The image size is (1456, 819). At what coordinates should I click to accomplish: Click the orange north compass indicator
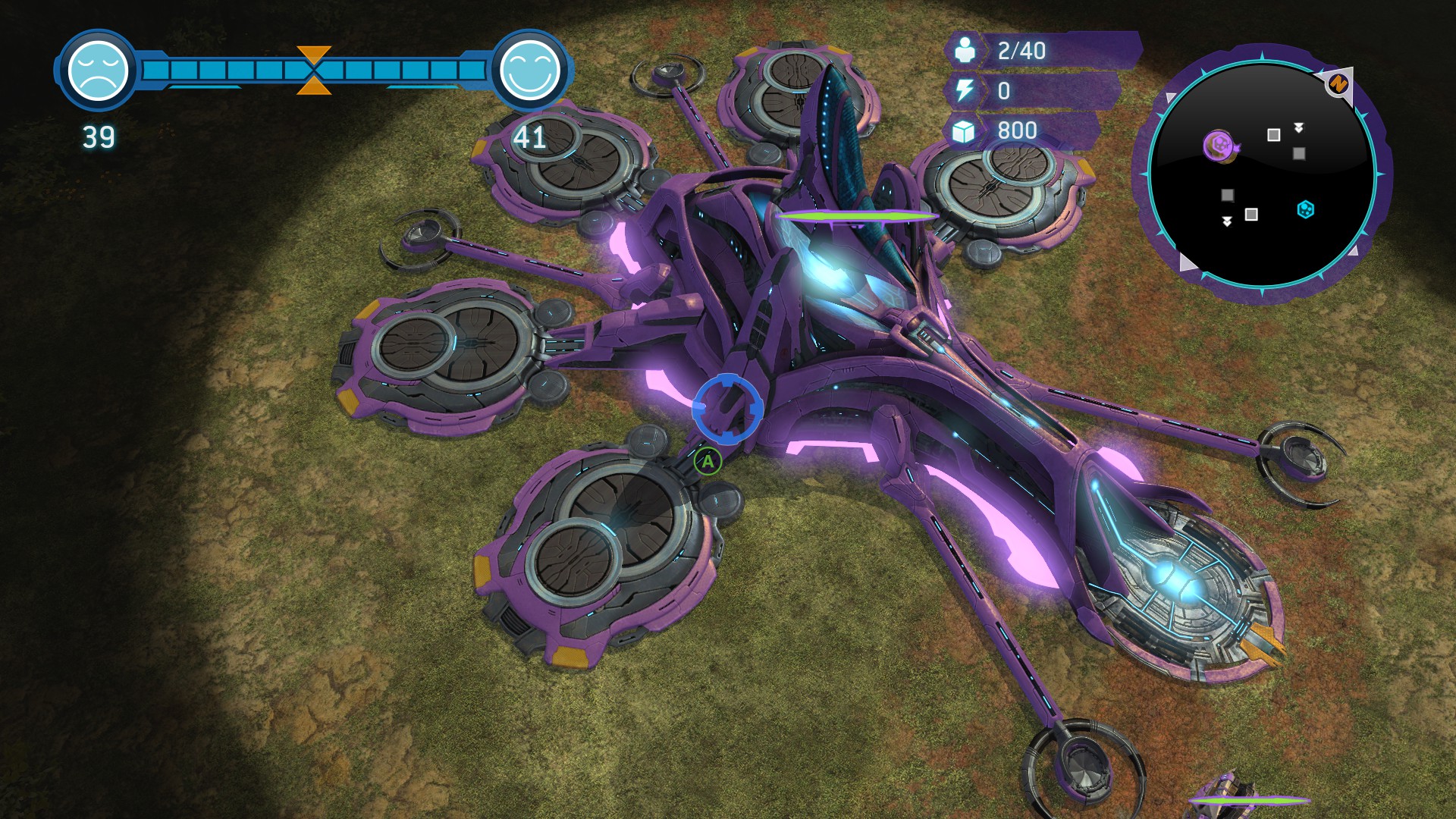1338,83
